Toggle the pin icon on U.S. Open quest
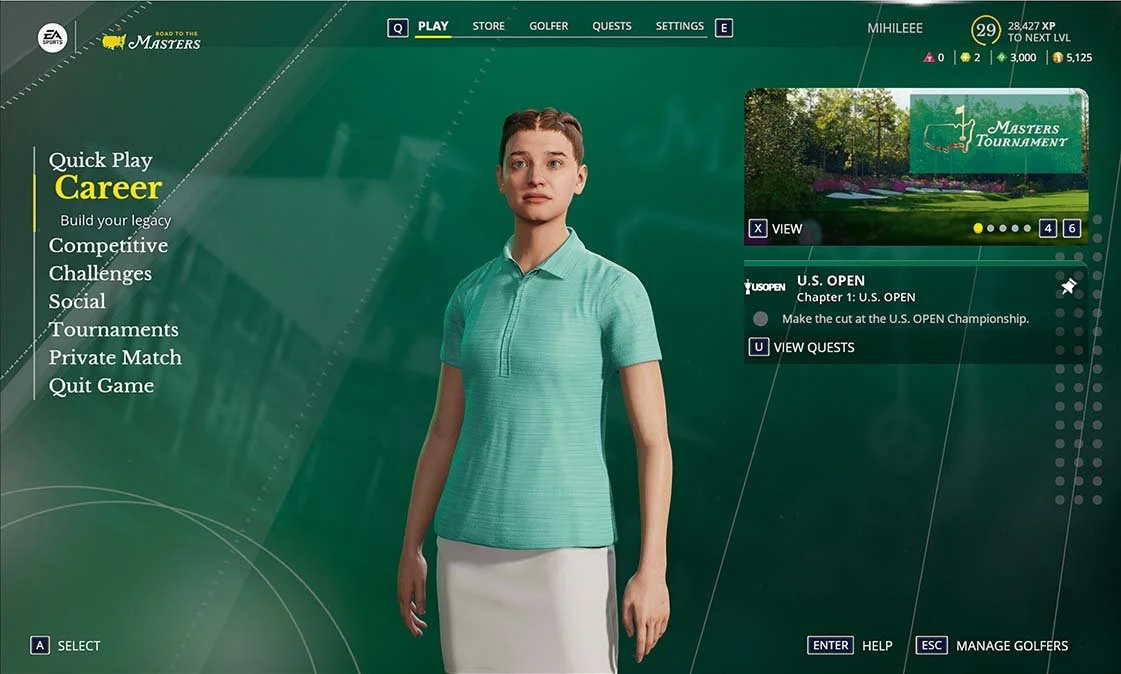The image size is (1121, 674). coord(1068,287)
